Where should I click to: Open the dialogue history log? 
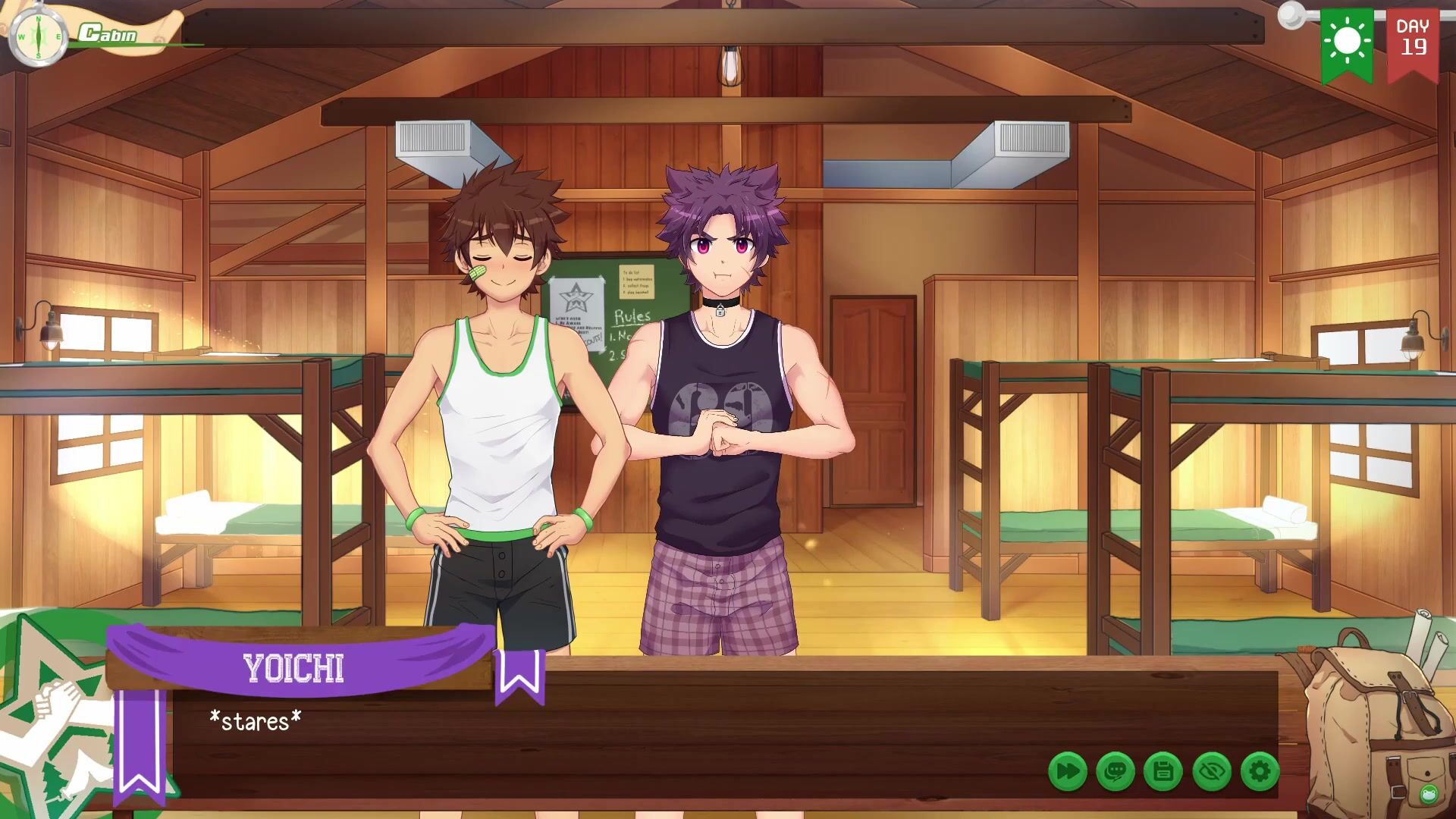[x=1116, y=772]
